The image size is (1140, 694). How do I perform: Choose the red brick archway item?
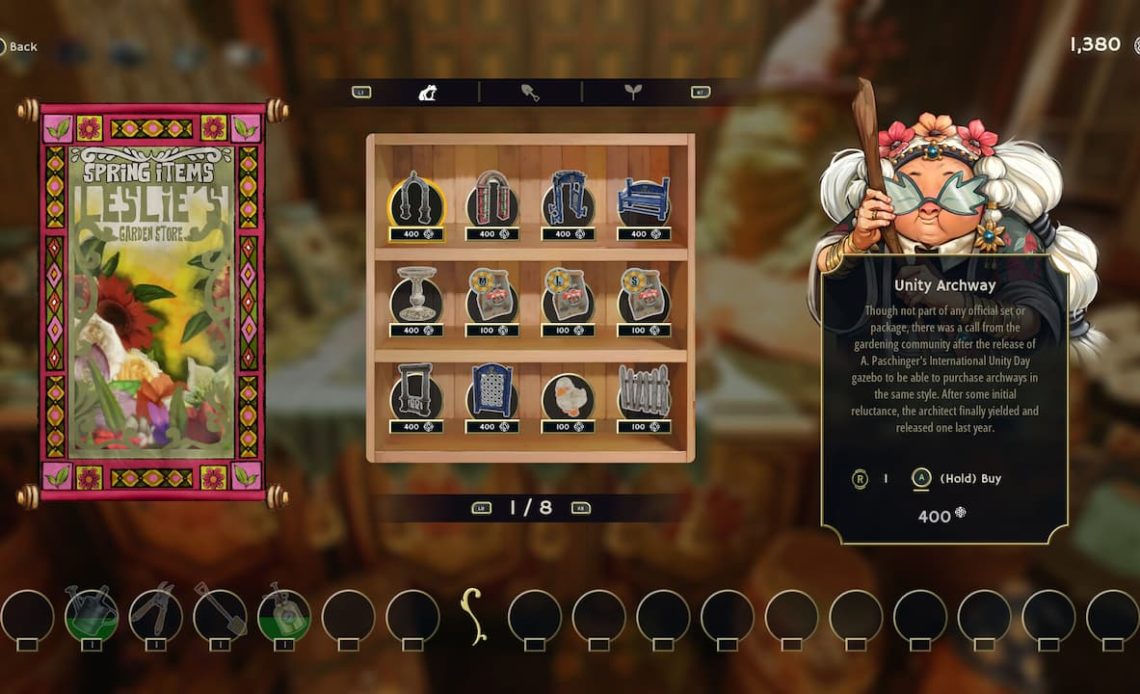tap(492, 200)
